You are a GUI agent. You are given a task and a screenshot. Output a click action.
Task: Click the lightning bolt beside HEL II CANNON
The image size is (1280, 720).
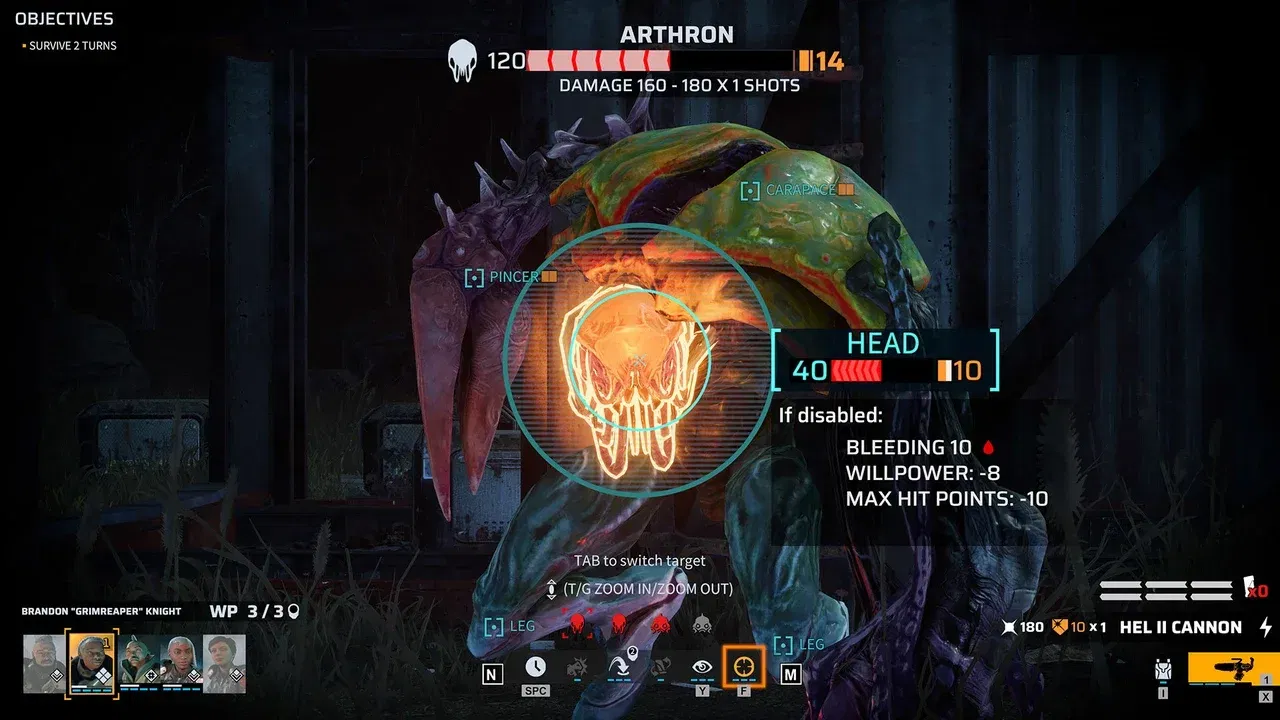[x=1266, y=628]
